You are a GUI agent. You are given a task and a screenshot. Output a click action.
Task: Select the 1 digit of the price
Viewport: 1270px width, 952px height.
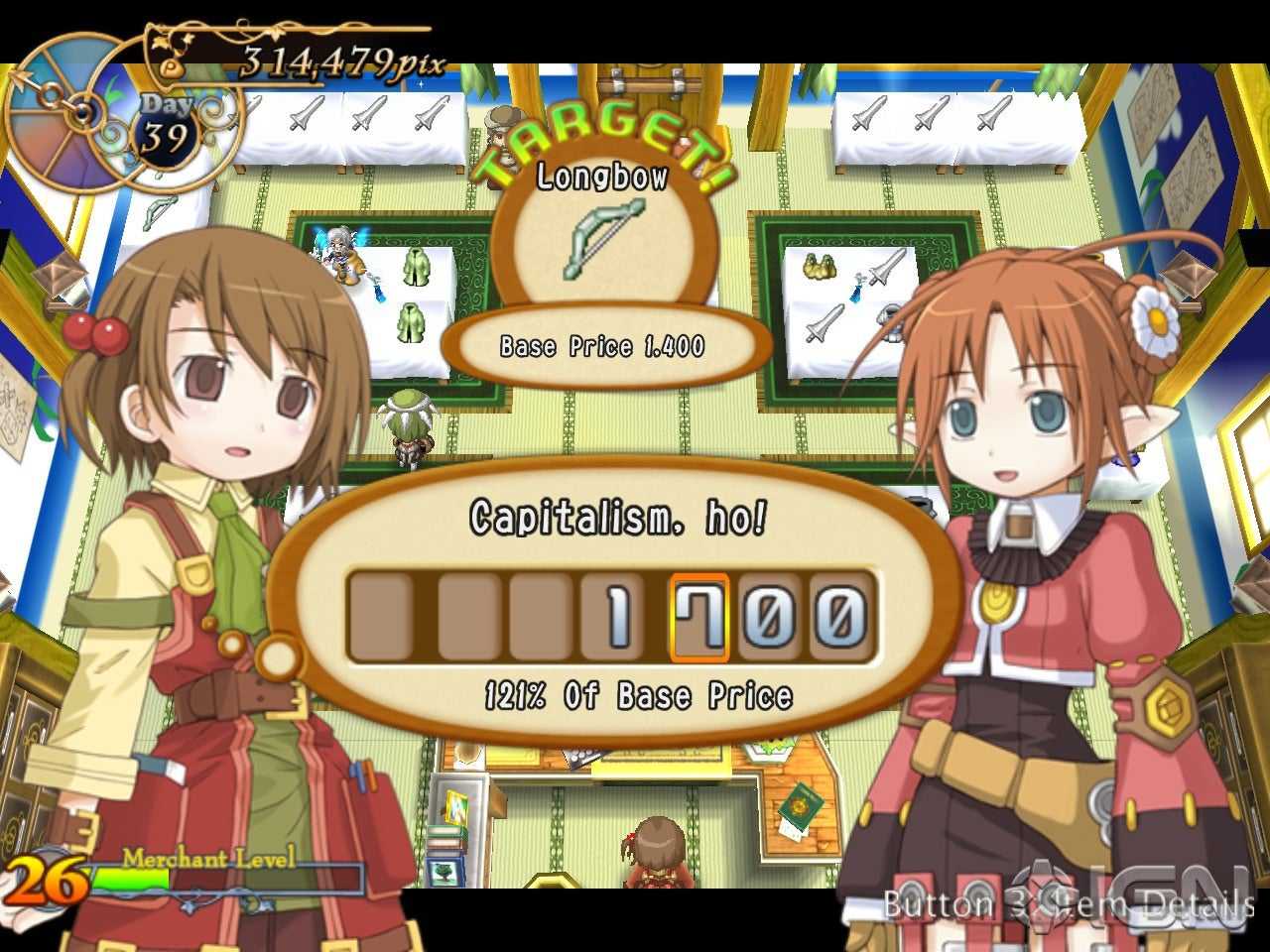617,617
